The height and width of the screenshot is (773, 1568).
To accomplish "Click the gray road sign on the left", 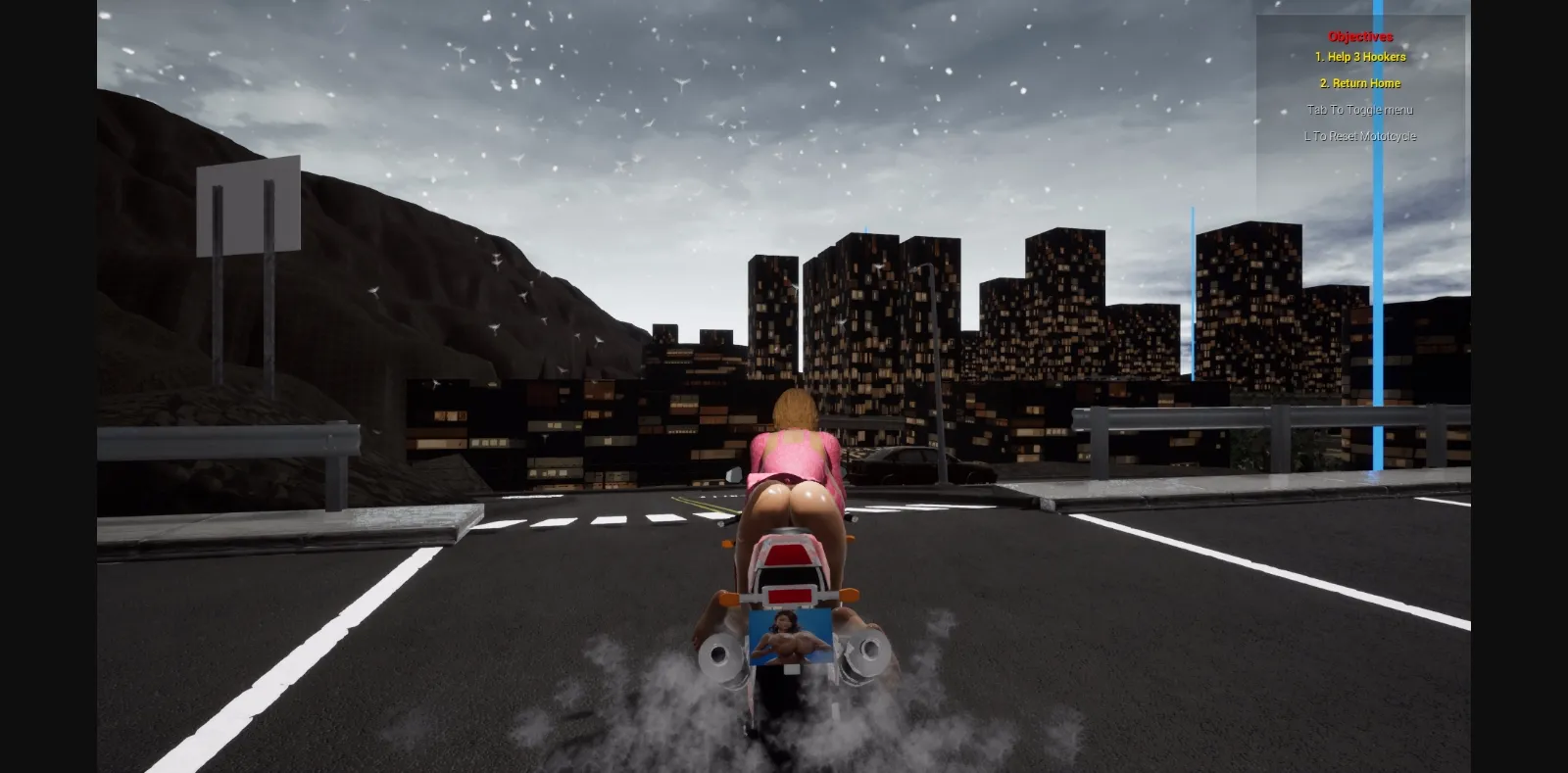I will coord(247,206).
